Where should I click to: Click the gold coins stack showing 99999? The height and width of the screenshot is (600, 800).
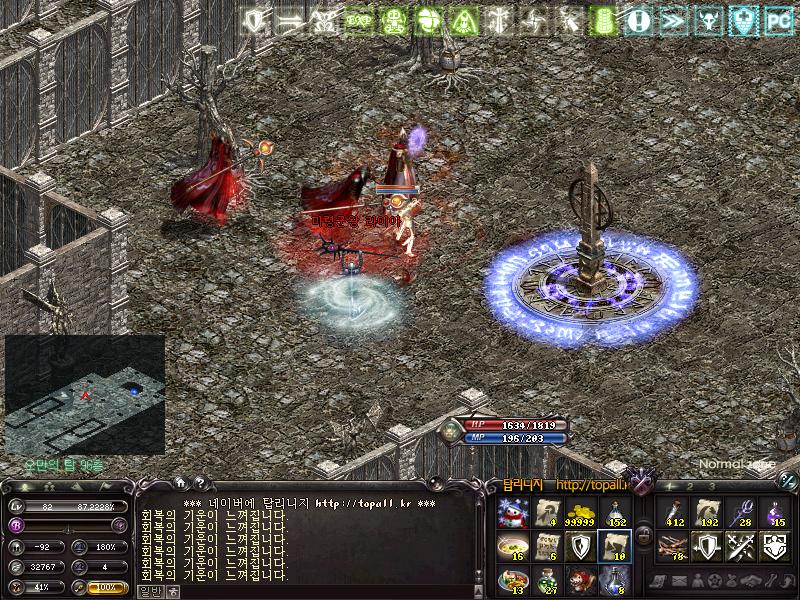pos(577,514)
